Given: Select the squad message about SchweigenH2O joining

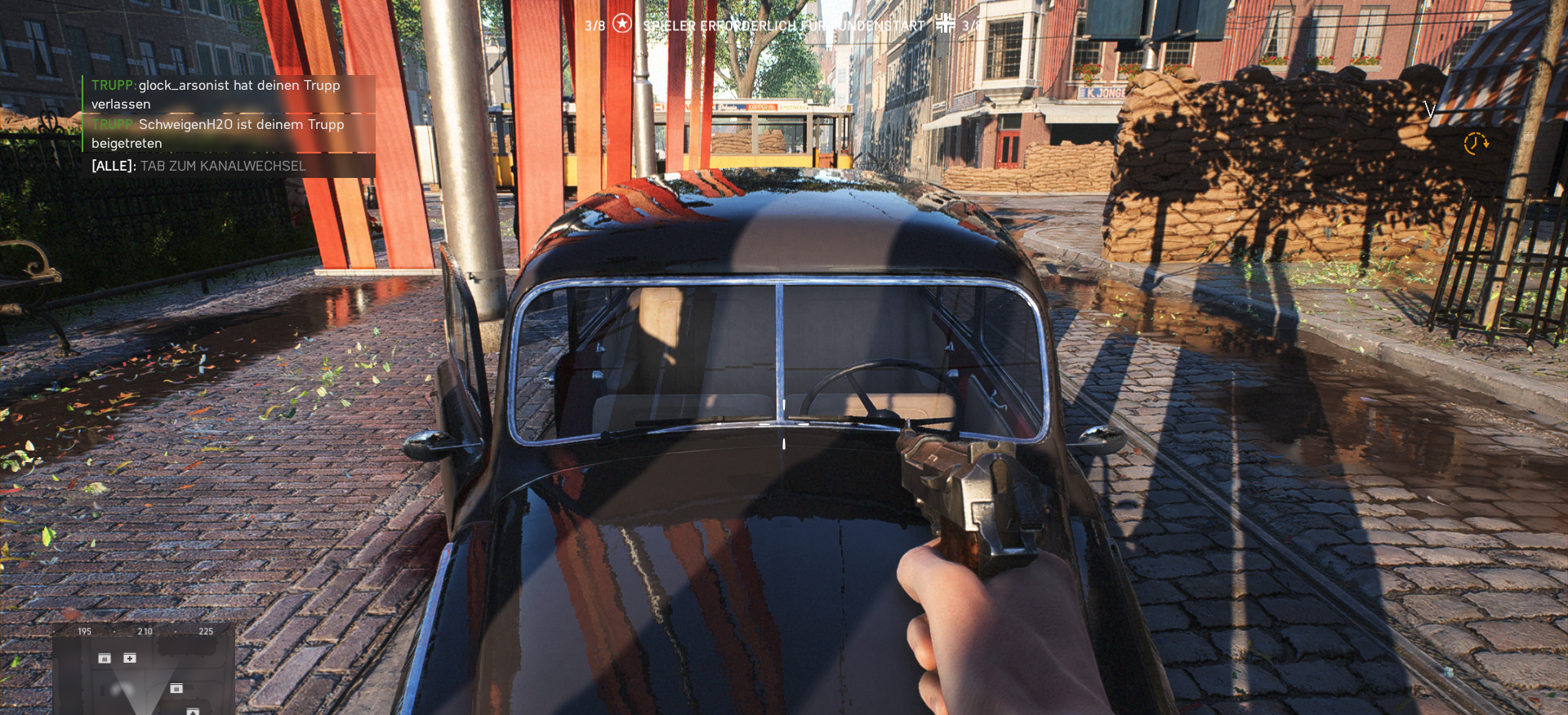Looking at the screenshot, I should 218,133.
